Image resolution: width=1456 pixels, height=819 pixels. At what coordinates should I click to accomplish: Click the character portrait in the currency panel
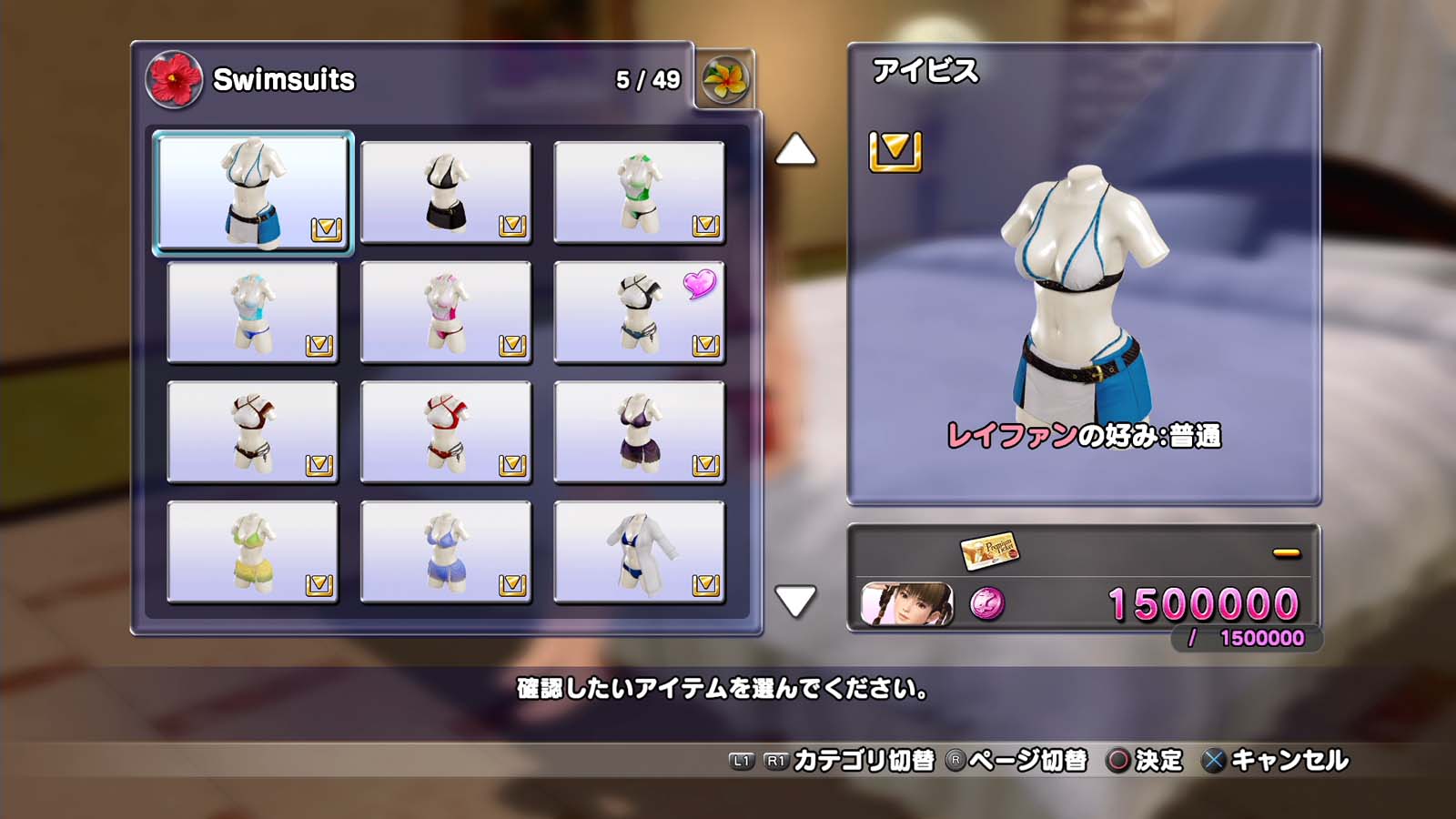907,604
